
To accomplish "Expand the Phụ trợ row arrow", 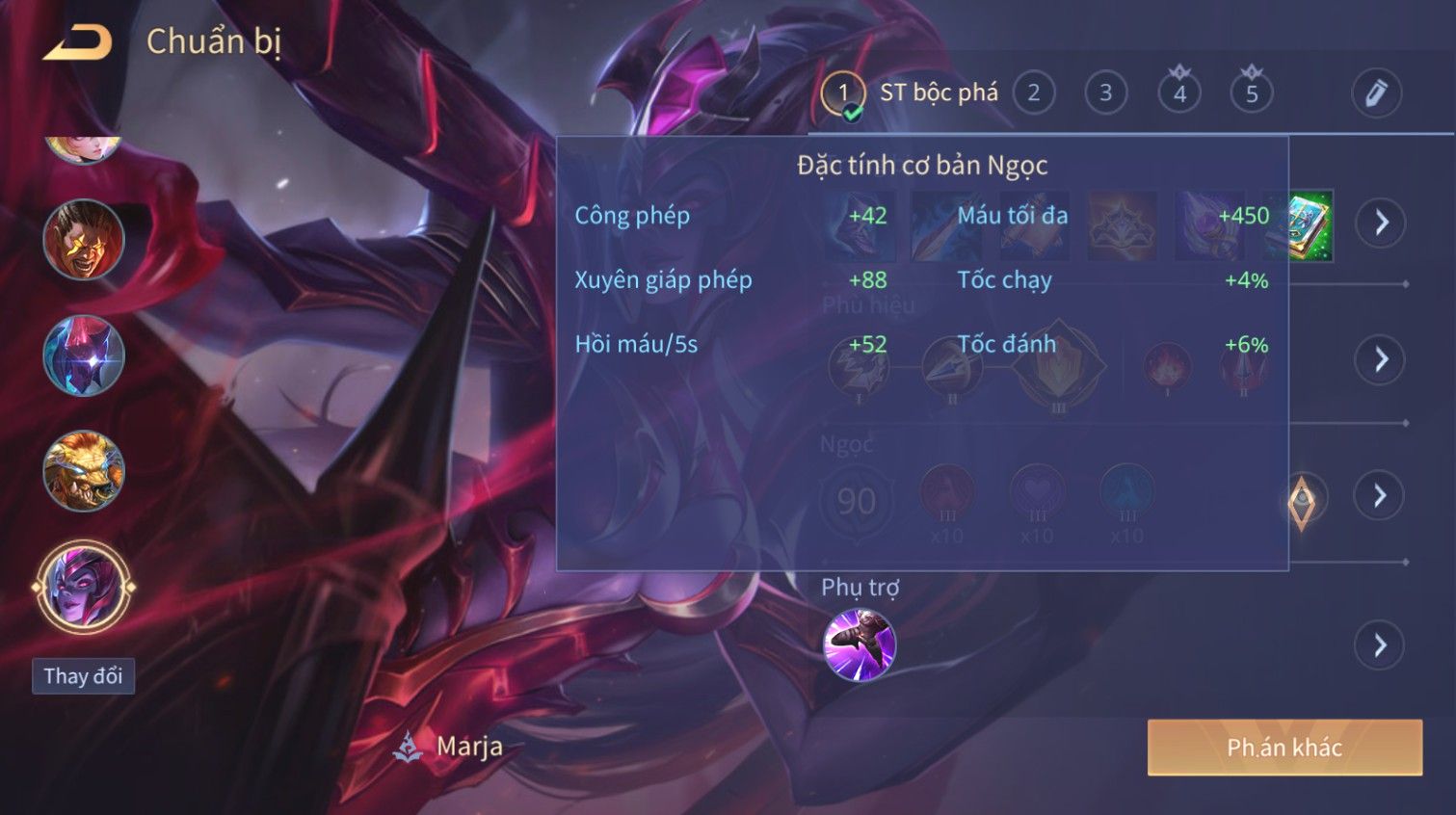I will [x=1380, y=644].
